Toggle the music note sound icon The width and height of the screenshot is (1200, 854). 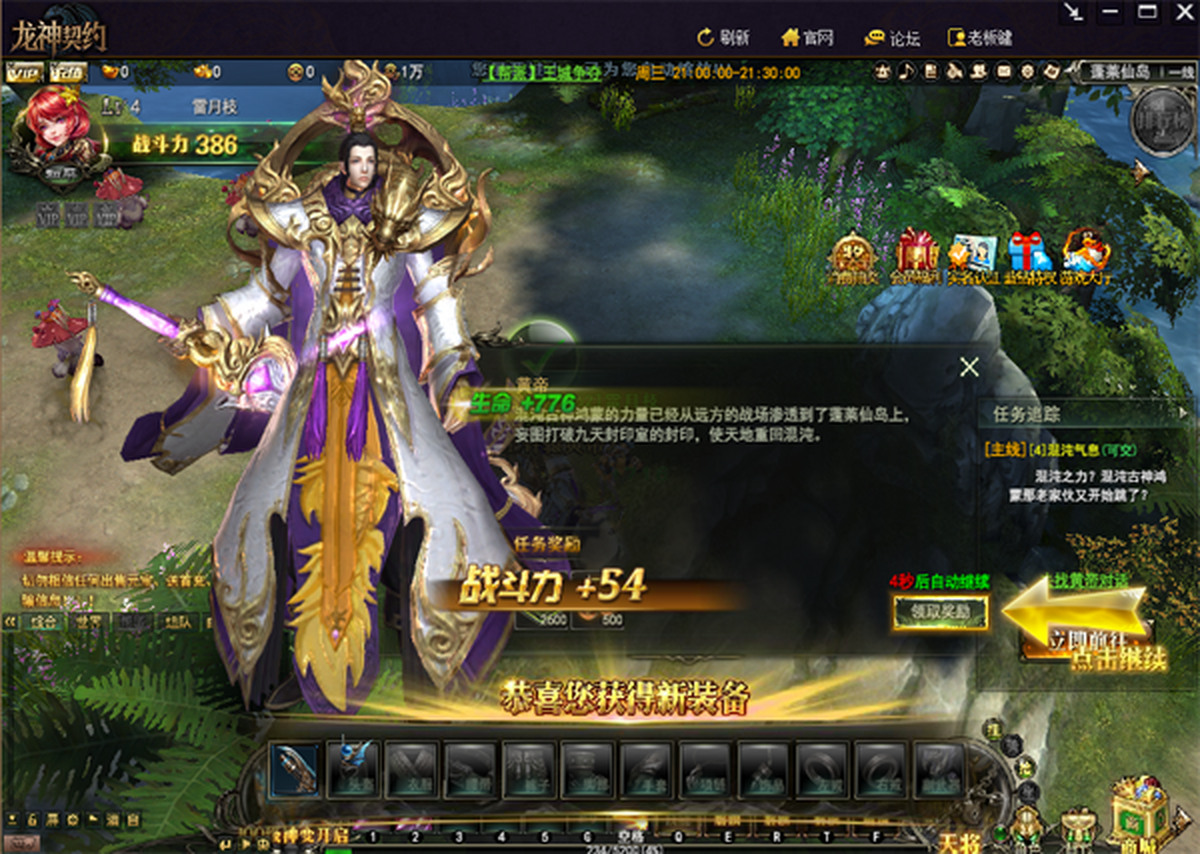[x=906, y=72]
